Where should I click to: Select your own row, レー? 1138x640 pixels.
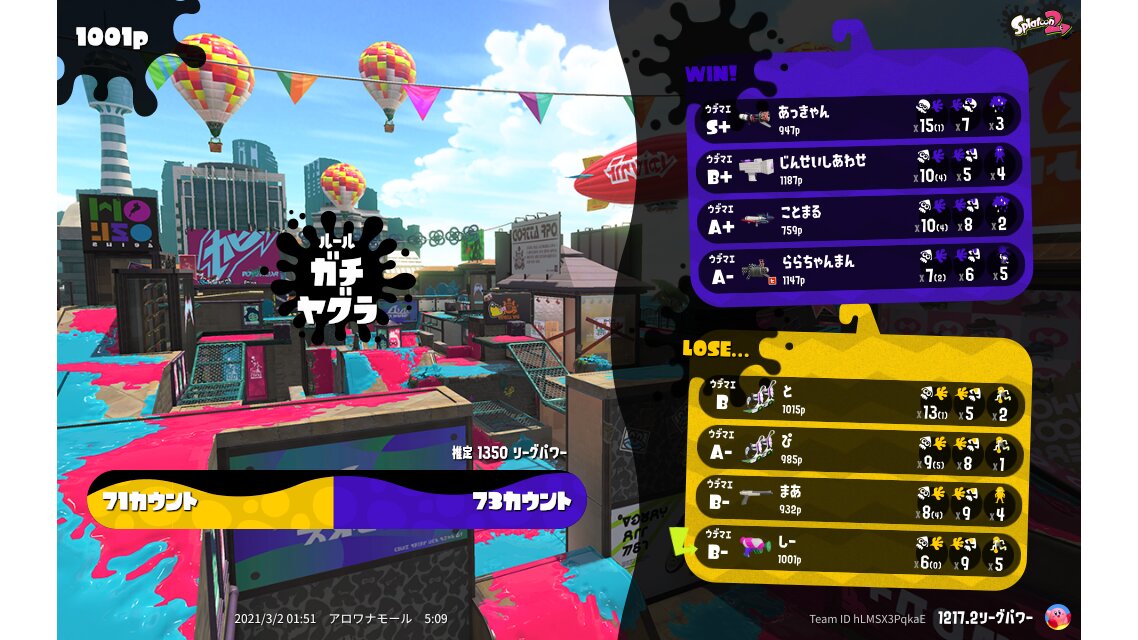pyautogui.click(x=856, y=551)
